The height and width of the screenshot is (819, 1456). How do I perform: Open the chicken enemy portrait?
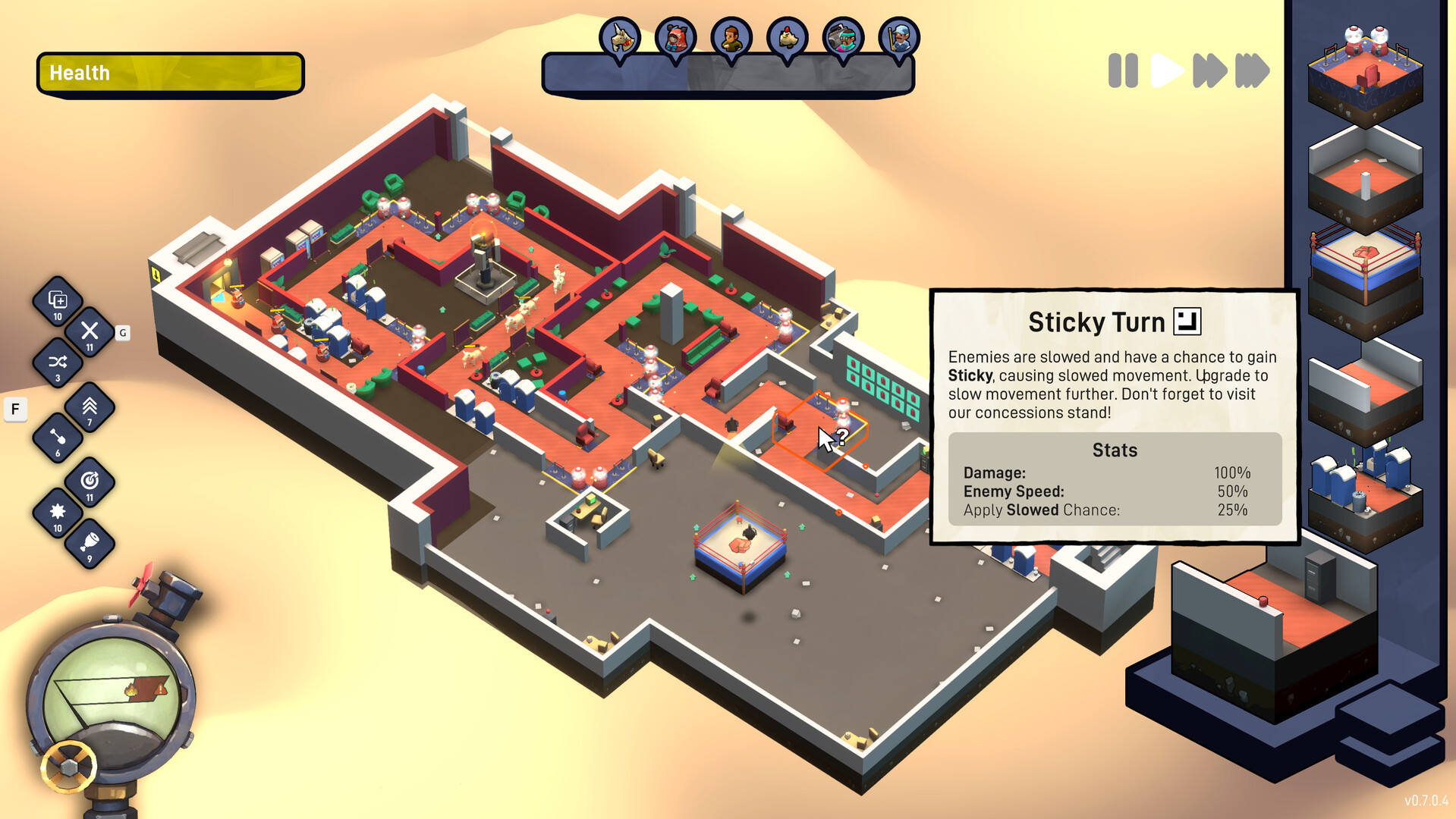click(787, 36)
